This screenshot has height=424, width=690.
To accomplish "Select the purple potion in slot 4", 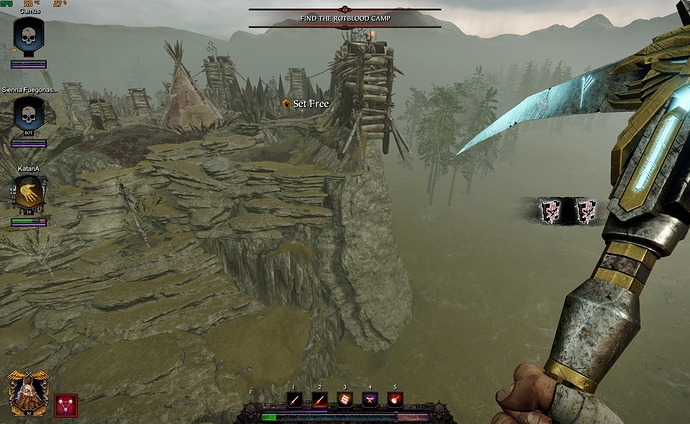I will pos(370,400).
